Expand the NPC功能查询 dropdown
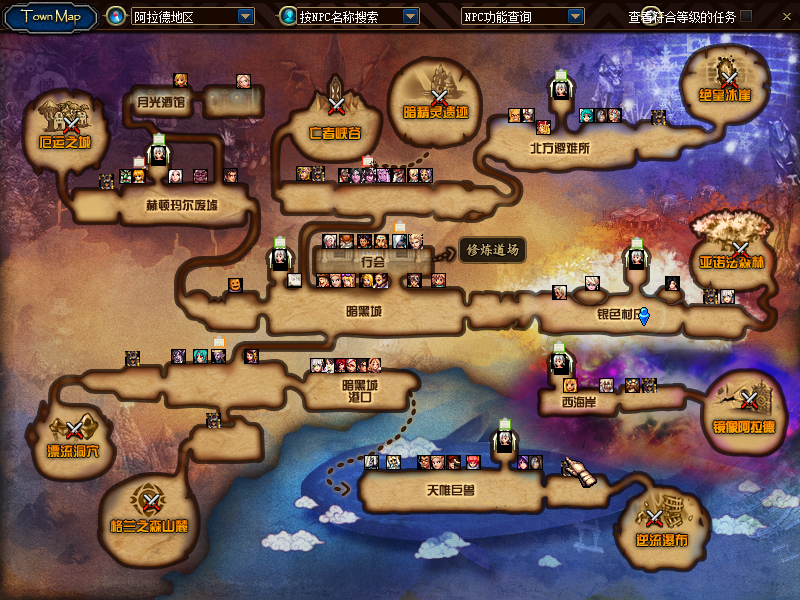This screenshot has width=800, height=600. point(575,17)
